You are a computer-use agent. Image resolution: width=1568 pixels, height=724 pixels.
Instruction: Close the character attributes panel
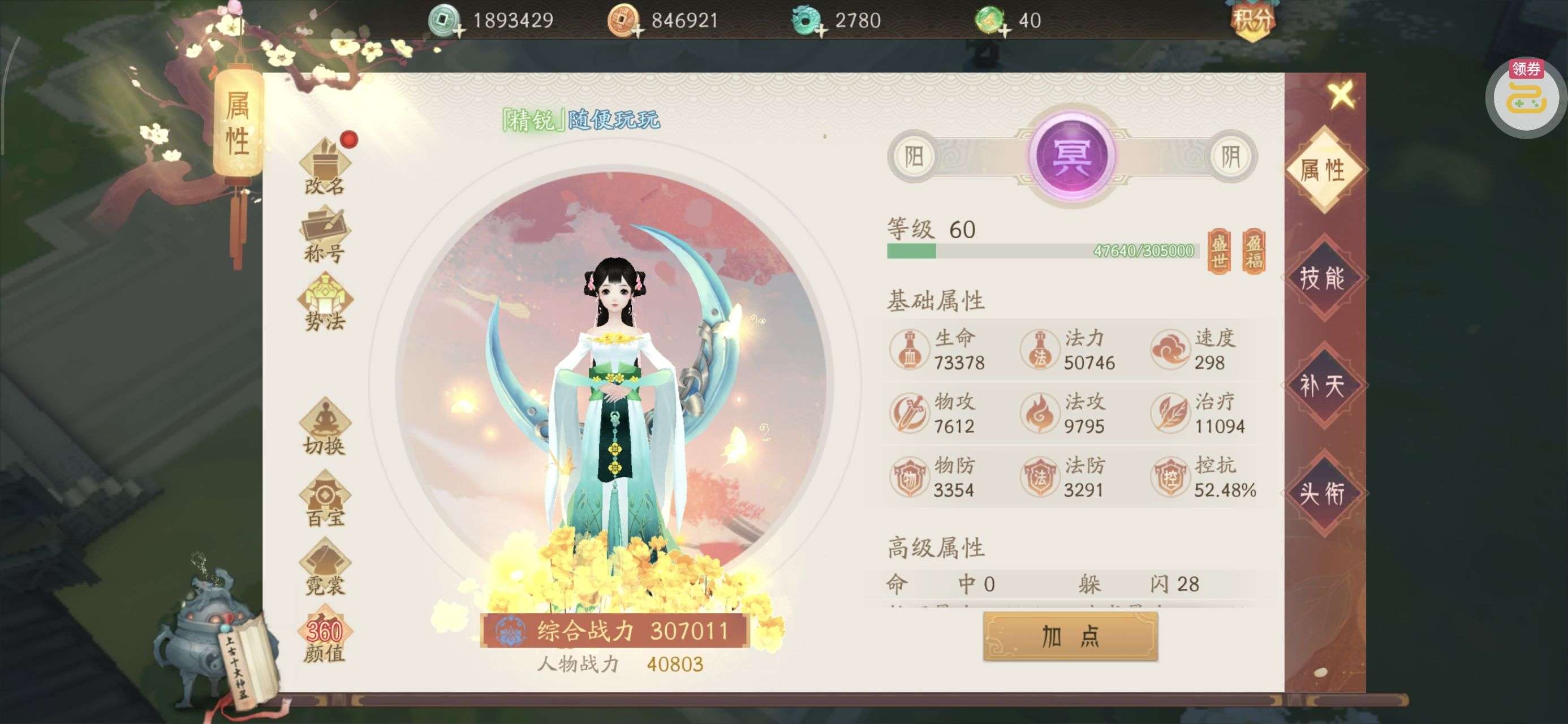[1341, 95]
